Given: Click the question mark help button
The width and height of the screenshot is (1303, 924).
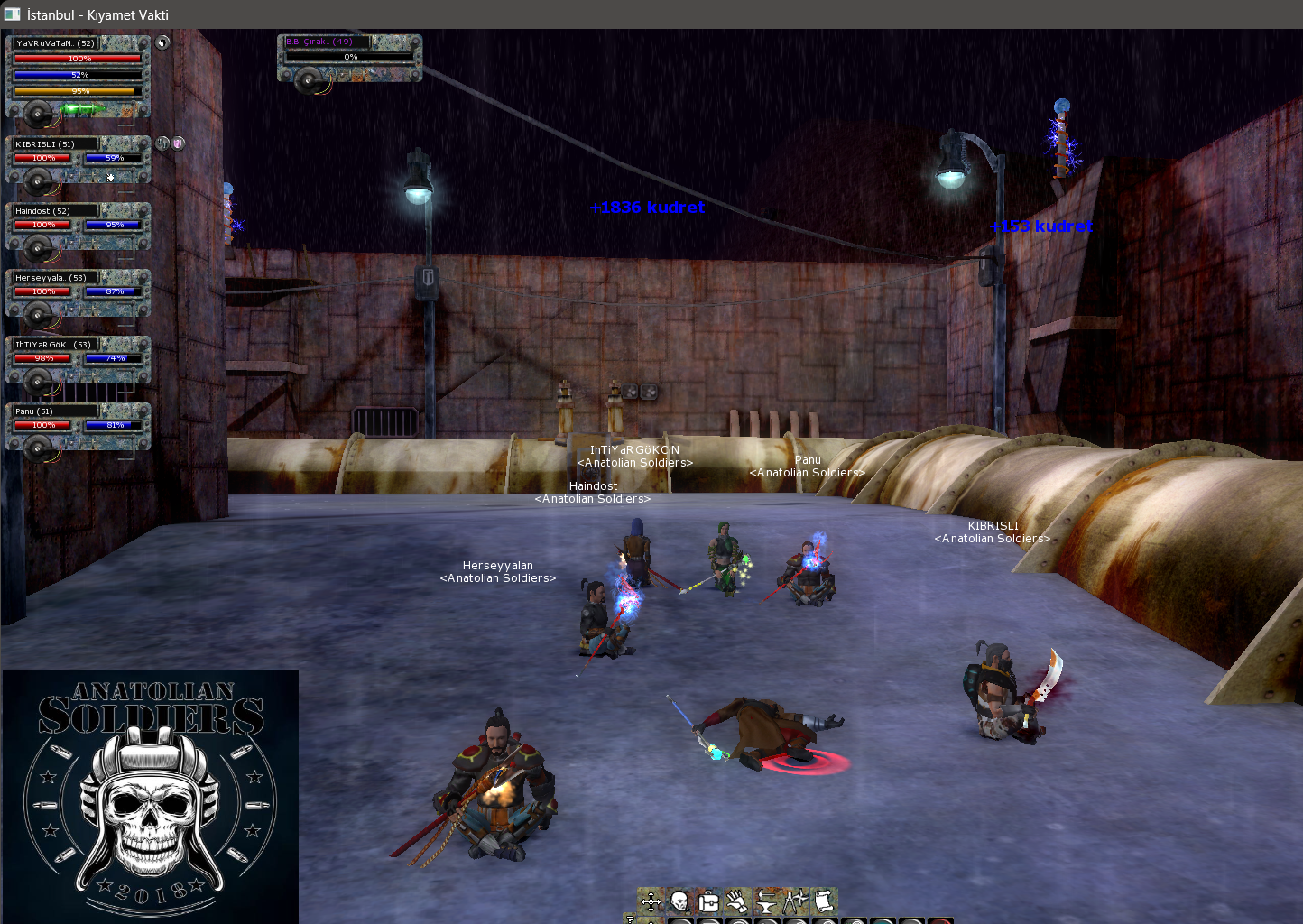Looking at the screenshot, I should (630, 919).
